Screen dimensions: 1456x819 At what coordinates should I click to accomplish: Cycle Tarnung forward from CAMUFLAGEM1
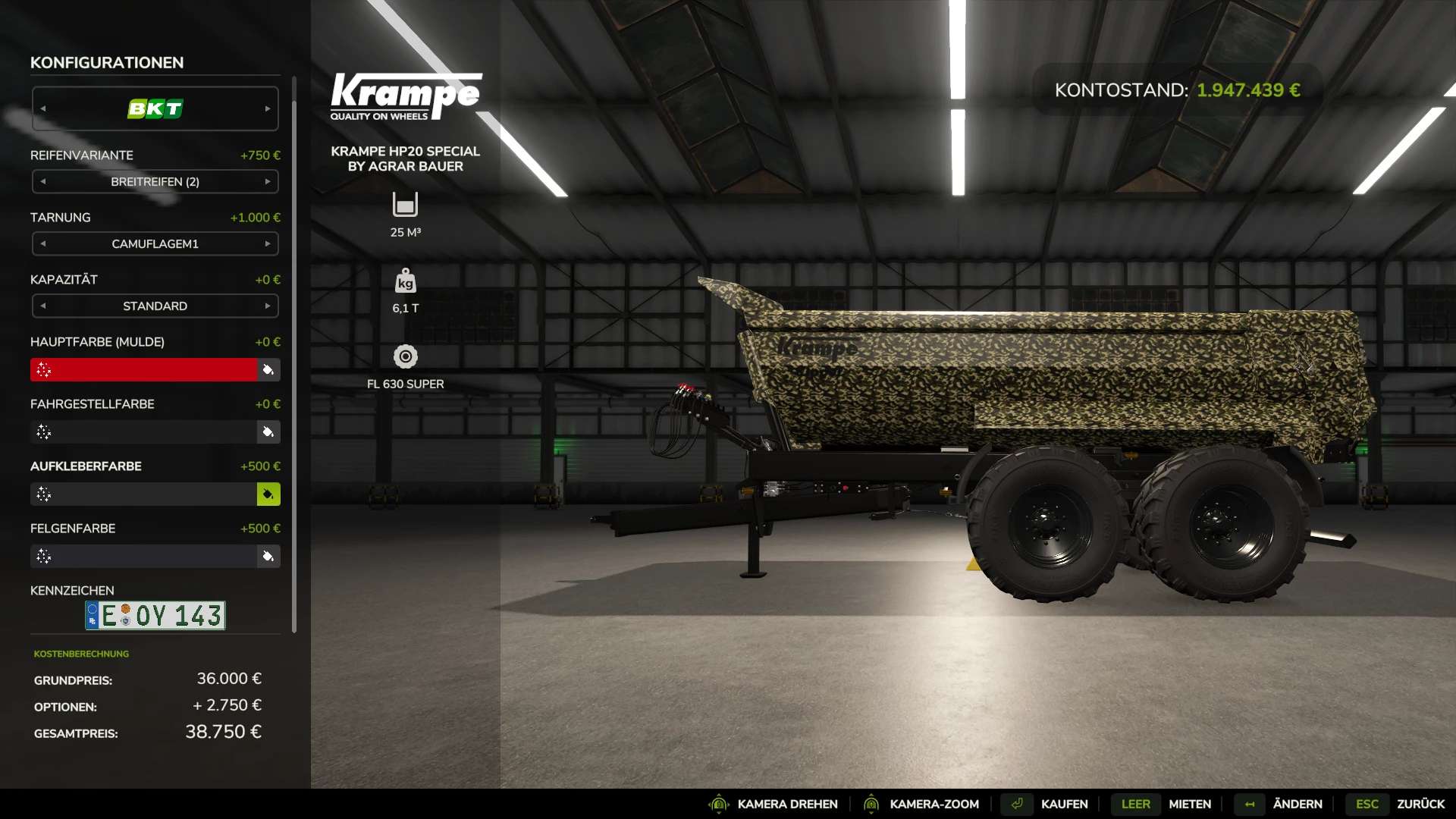click(x=268, y=244)
